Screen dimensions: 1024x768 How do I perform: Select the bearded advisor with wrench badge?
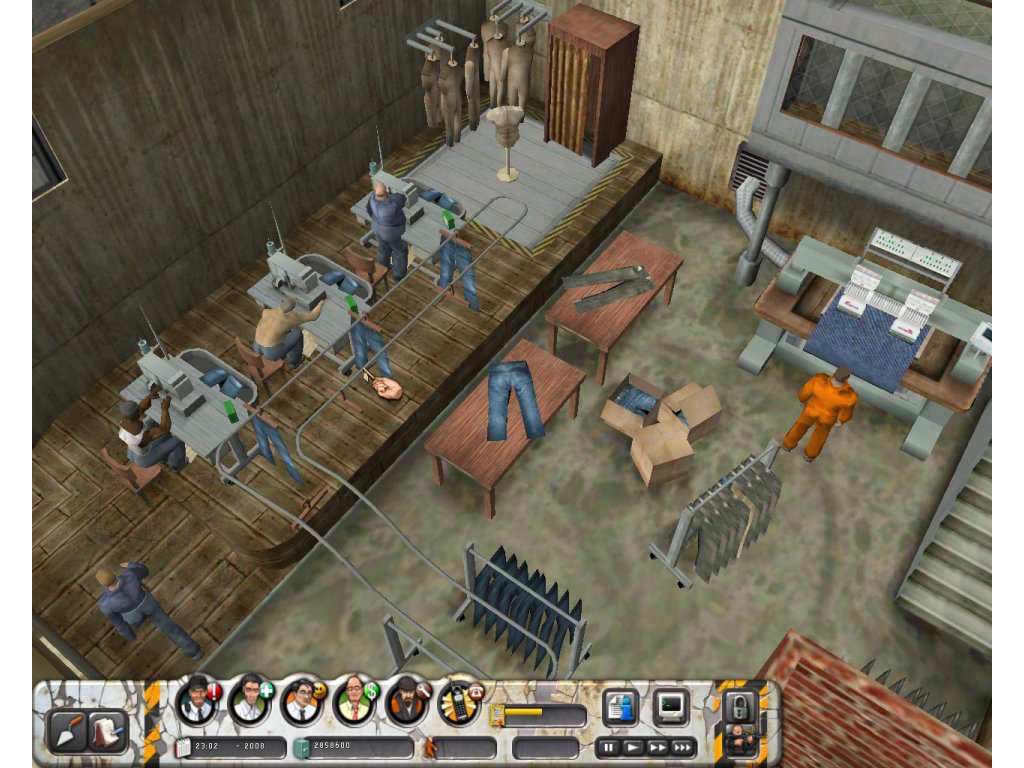click(x=406, y=700)
